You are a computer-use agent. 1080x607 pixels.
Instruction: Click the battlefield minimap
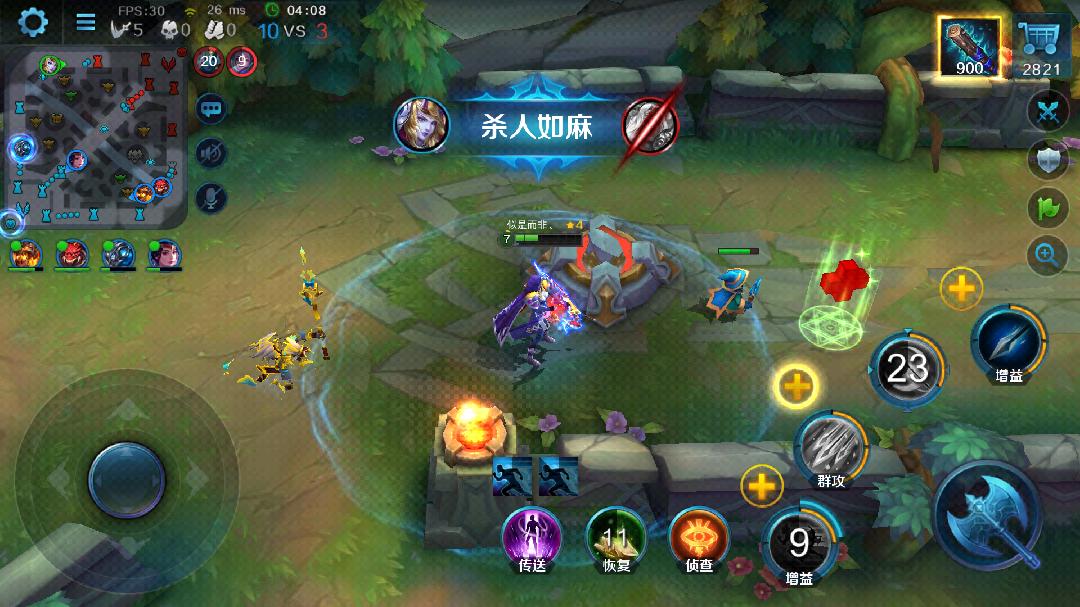[97, 139]
